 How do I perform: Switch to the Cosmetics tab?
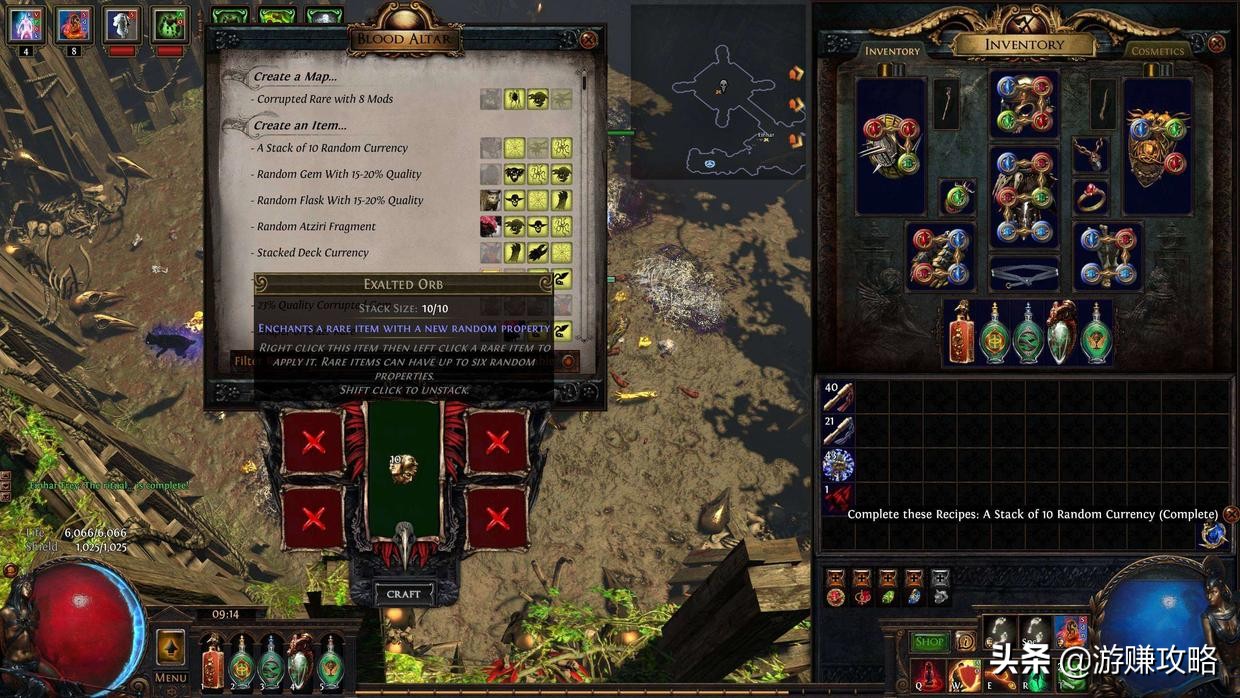pos(1157,51)
